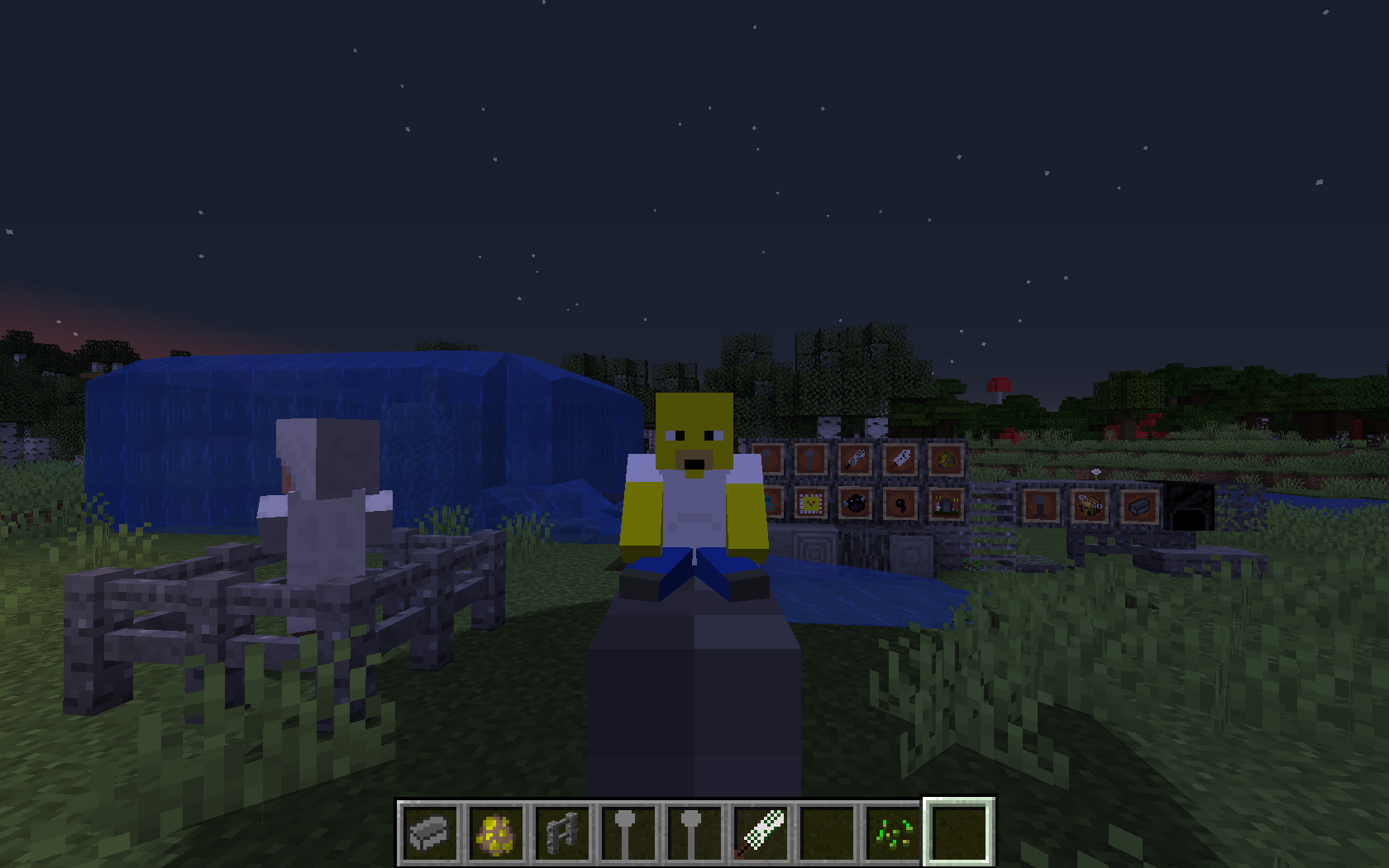
Task: Click the iron golem behind the fence
Action: [x=322, y=496]
